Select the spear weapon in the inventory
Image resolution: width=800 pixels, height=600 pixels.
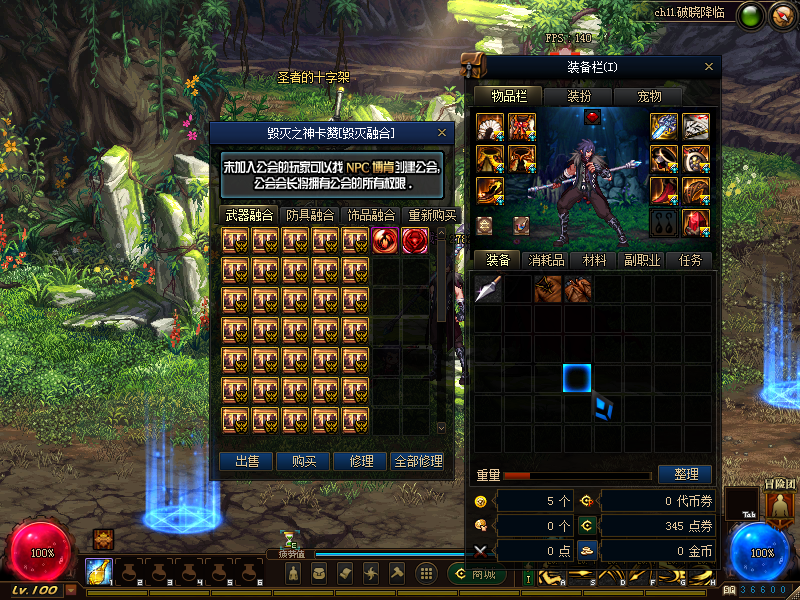click(x=488, y=289)
